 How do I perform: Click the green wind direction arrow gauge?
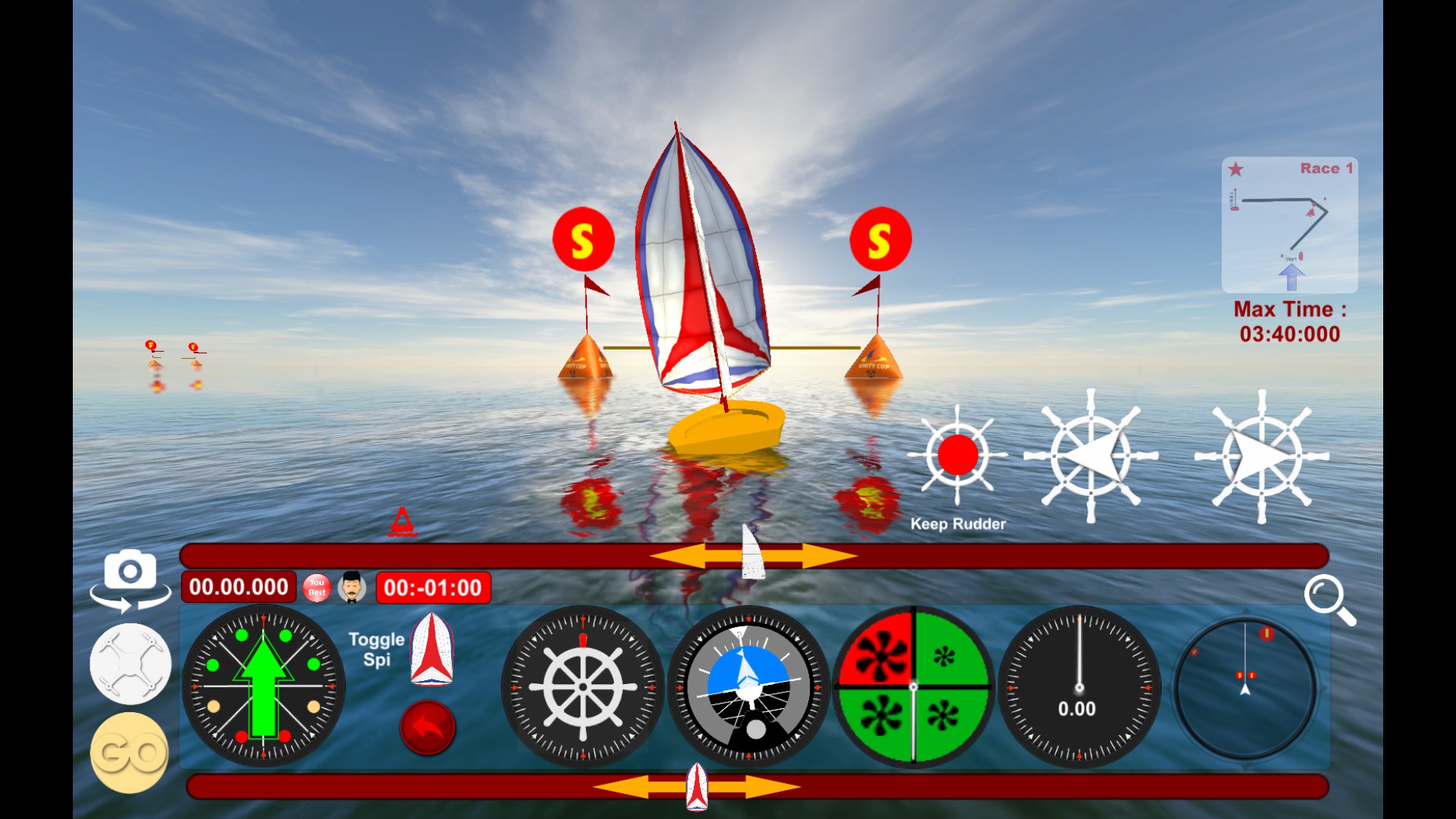[263, 686]
